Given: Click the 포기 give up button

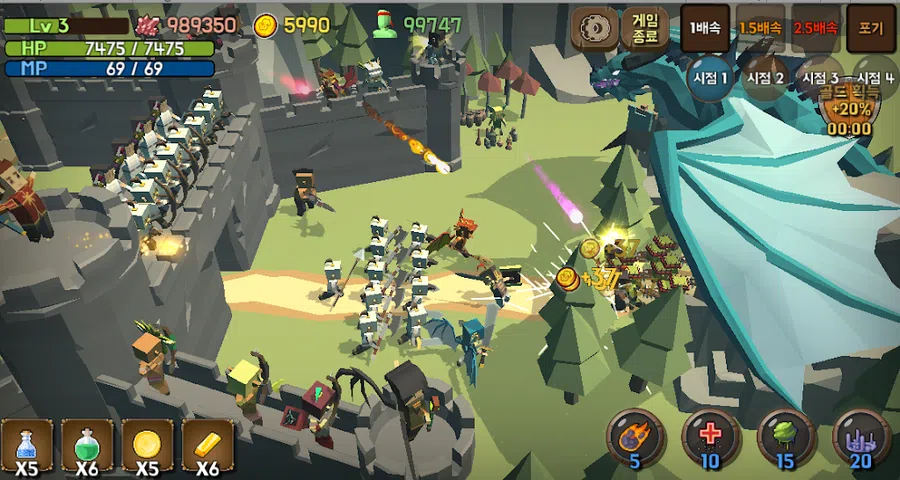Looking at the screenshot, I should (870, 28).
